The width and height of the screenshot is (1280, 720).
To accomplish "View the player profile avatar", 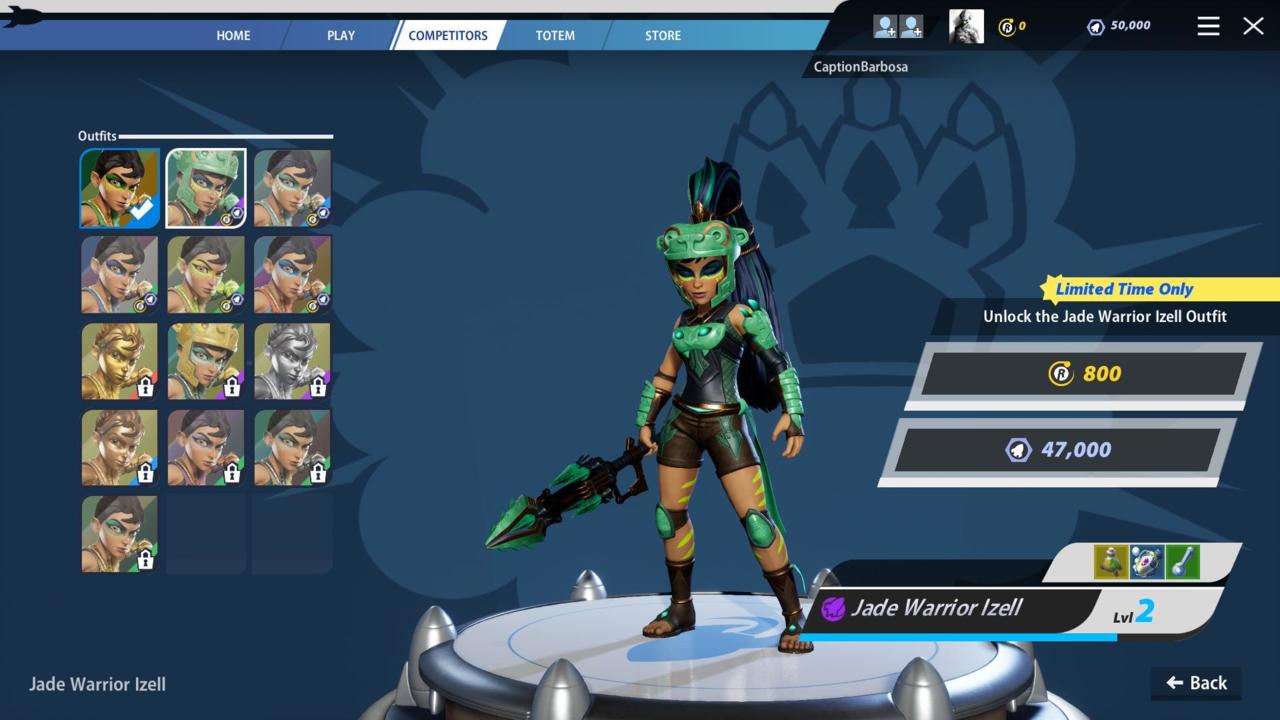I will (966, 26).
